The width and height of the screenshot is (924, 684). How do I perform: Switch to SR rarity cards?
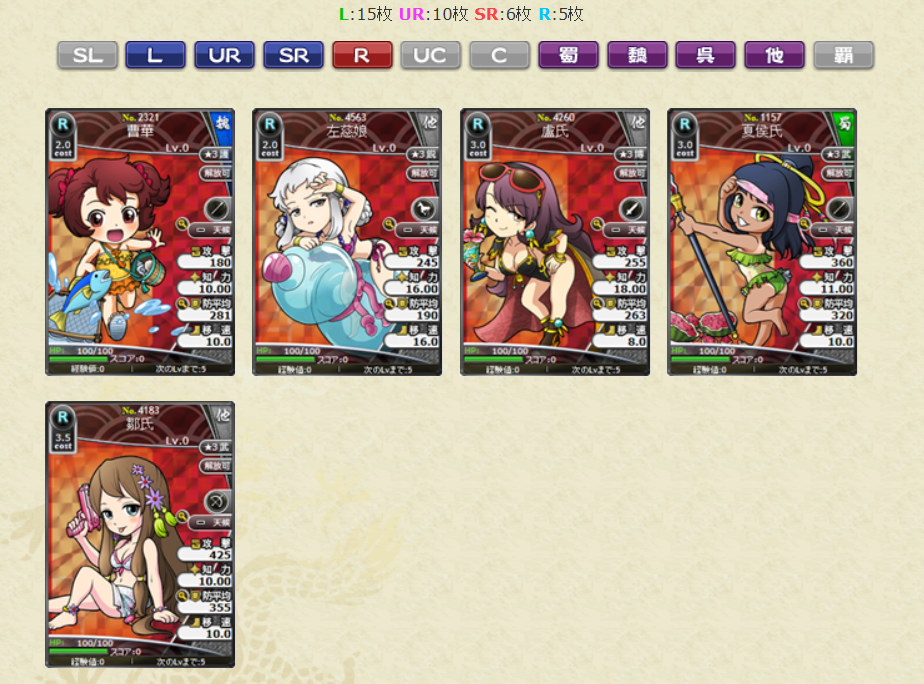293,55
